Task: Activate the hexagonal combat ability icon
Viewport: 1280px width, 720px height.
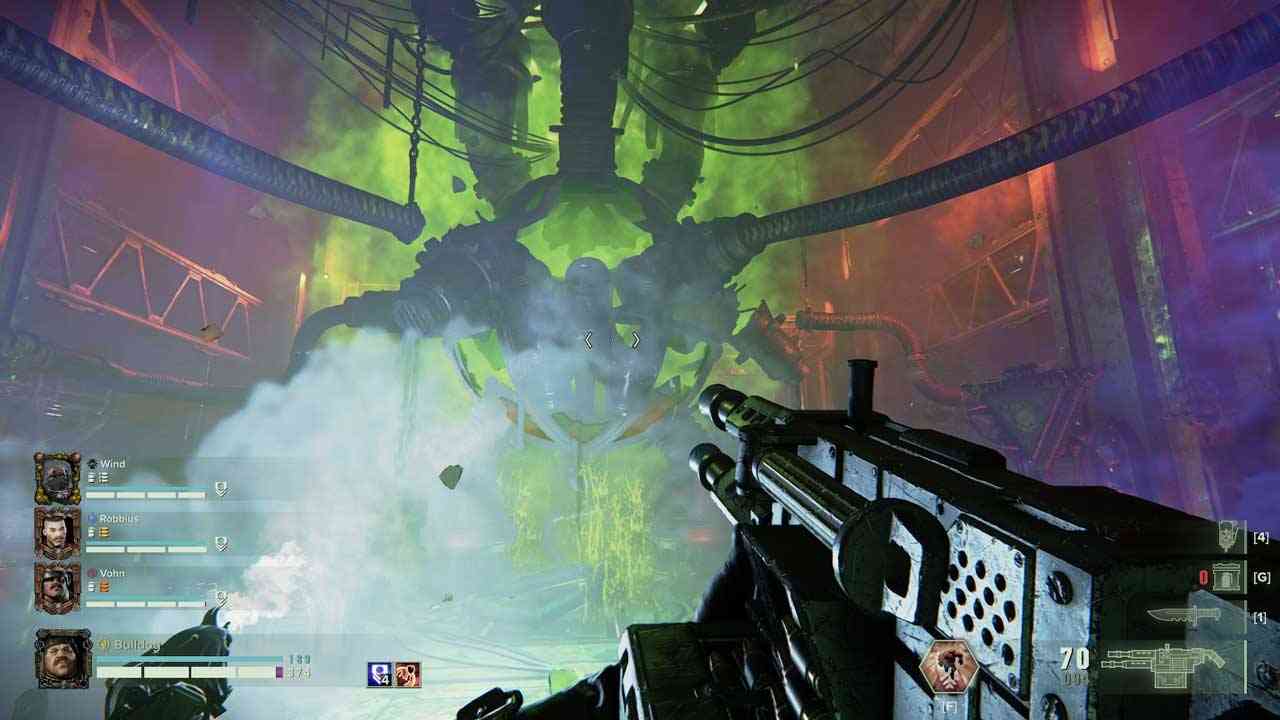Action: click(x=947, y=668)
